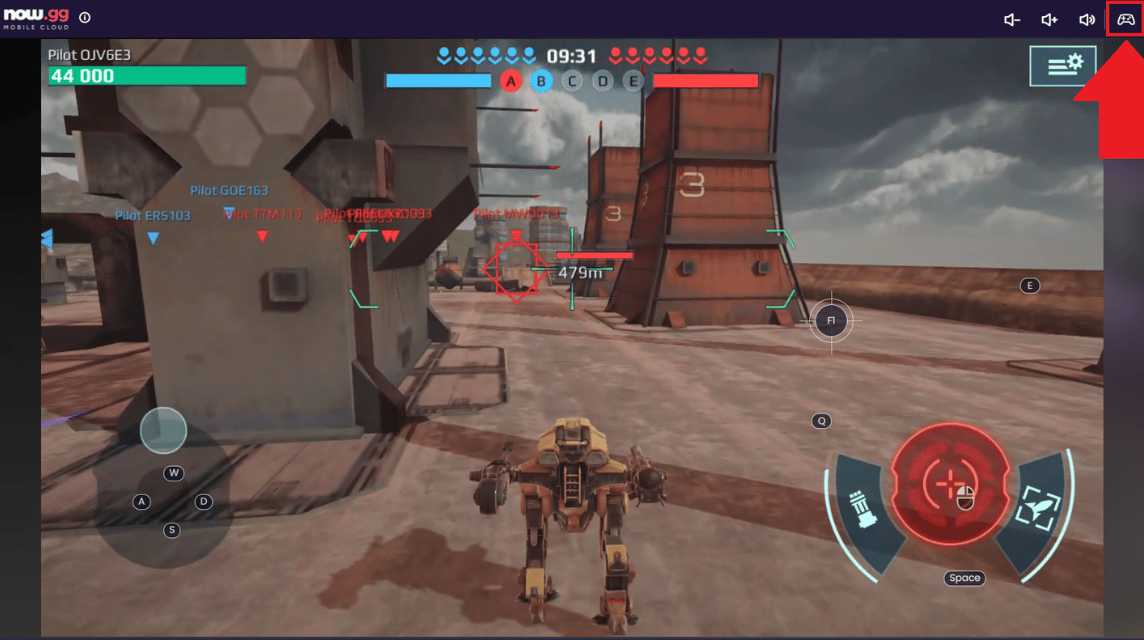This screenshot has width=1144, height=640.
Task: Increase volume with the speaker plus icon
Action: pyautogui.click(x=1049, y=19)
